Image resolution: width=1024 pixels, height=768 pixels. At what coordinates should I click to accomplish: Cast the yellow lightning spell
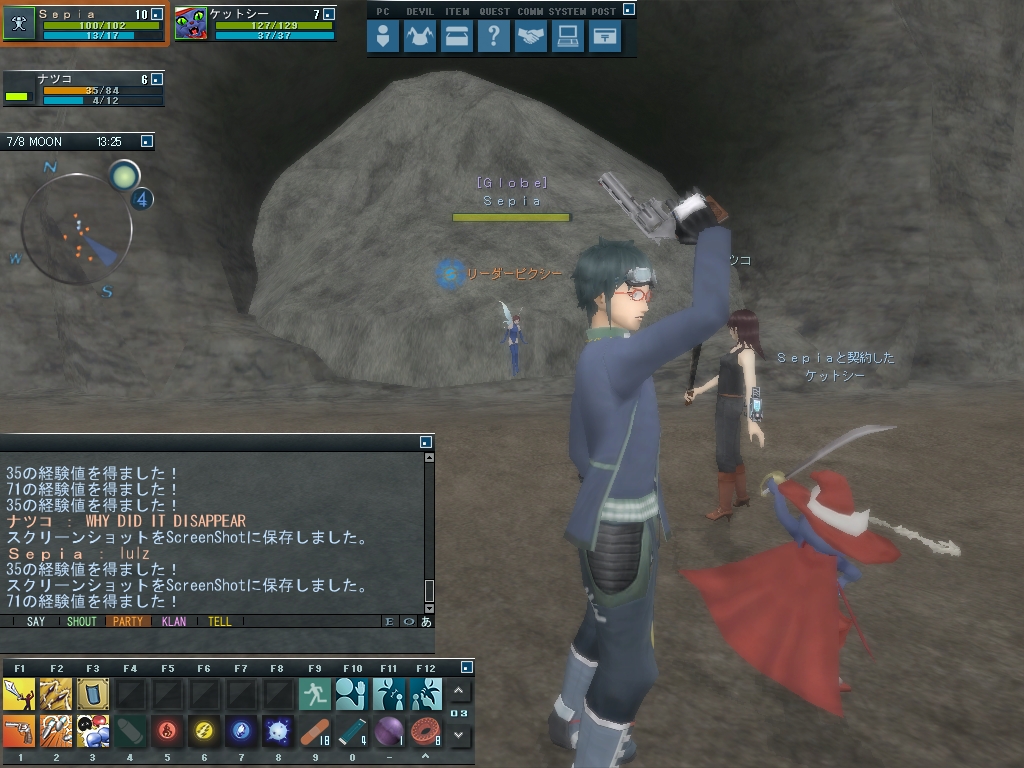tap(204, 731)
